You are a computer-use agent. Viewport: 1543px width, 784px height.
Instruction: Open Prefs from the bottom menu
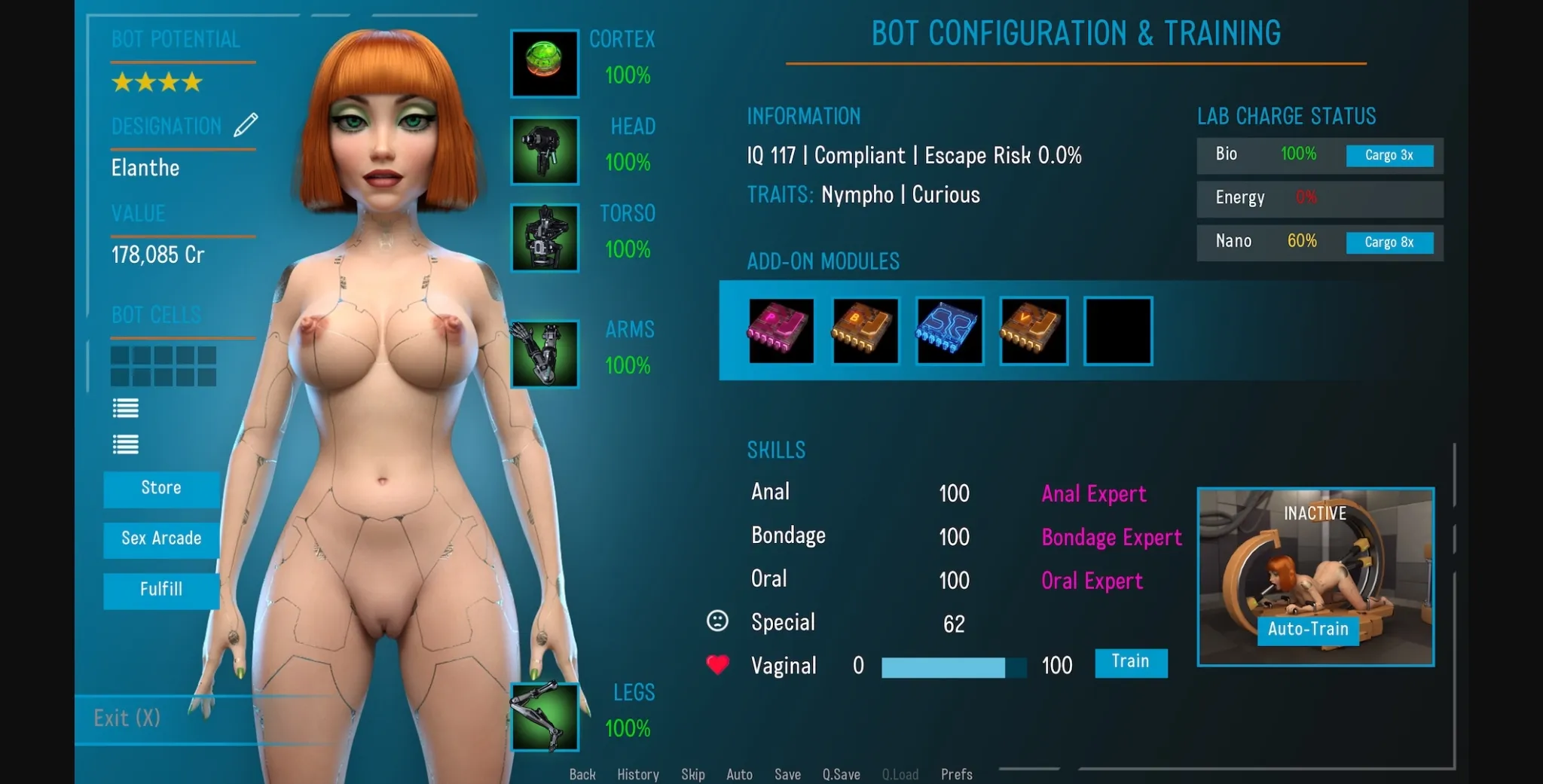[x=956, y=774]
